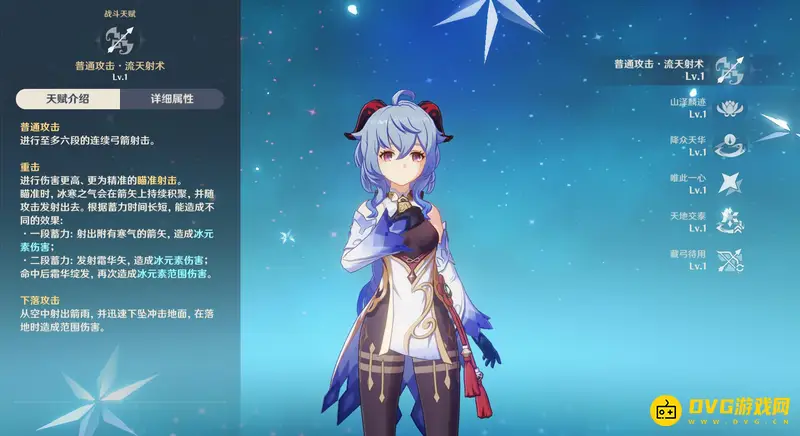Open the 详细属性 tab
This screenshot has height=436, width=800.
[170, 99]
